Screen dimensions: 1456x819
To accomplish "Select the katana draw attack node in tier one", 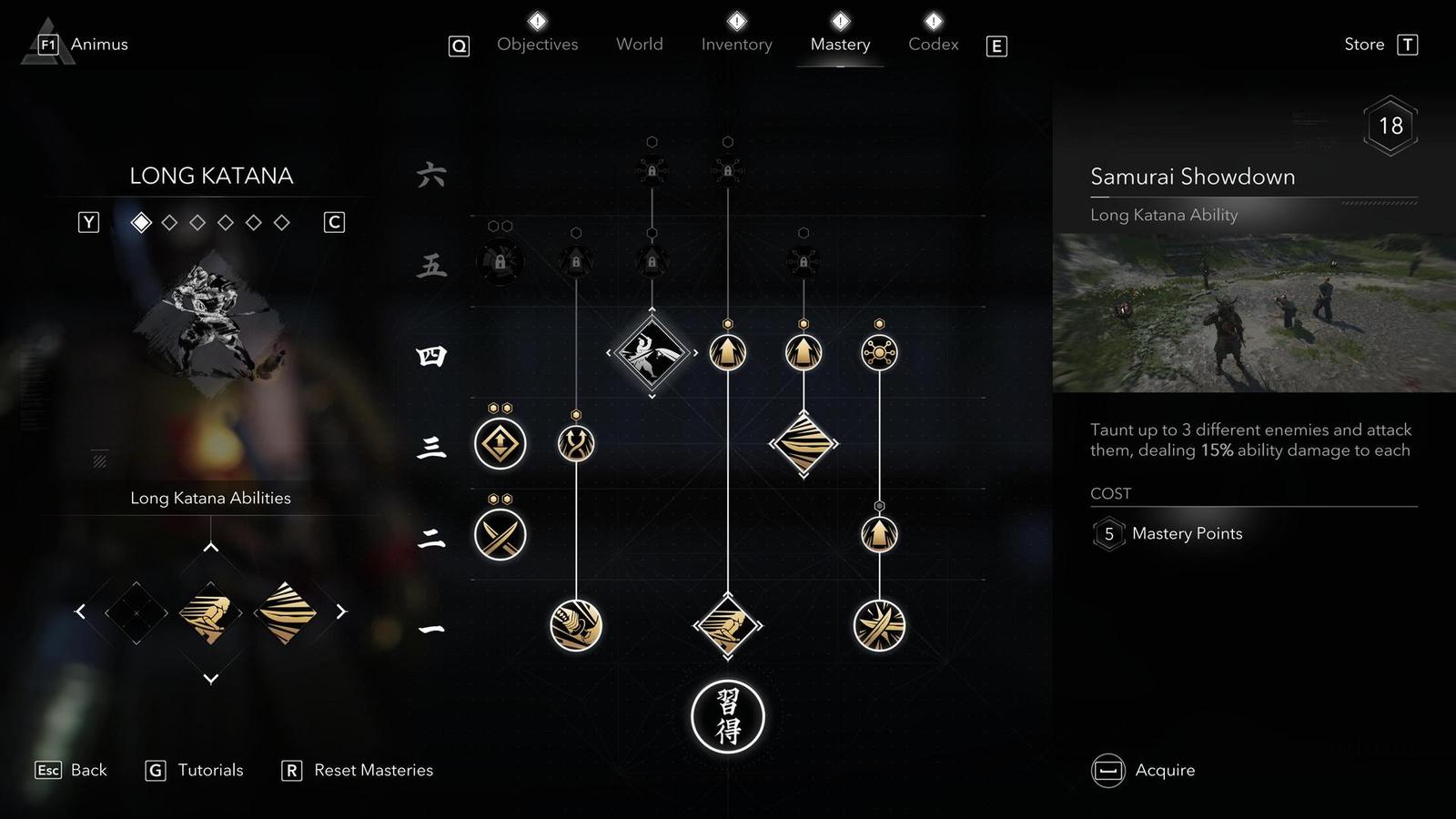I will [576, 624].
